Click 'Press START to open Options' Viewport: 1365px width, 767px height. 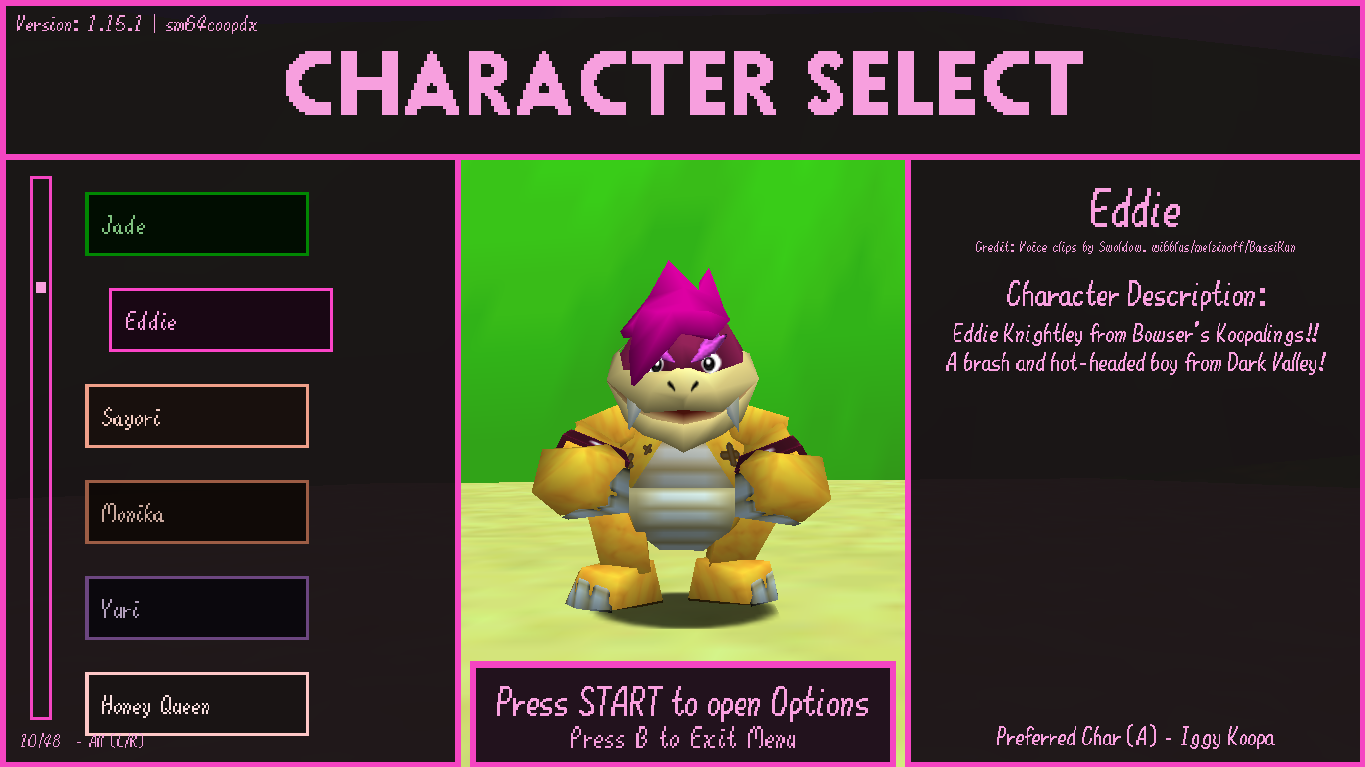683,705
